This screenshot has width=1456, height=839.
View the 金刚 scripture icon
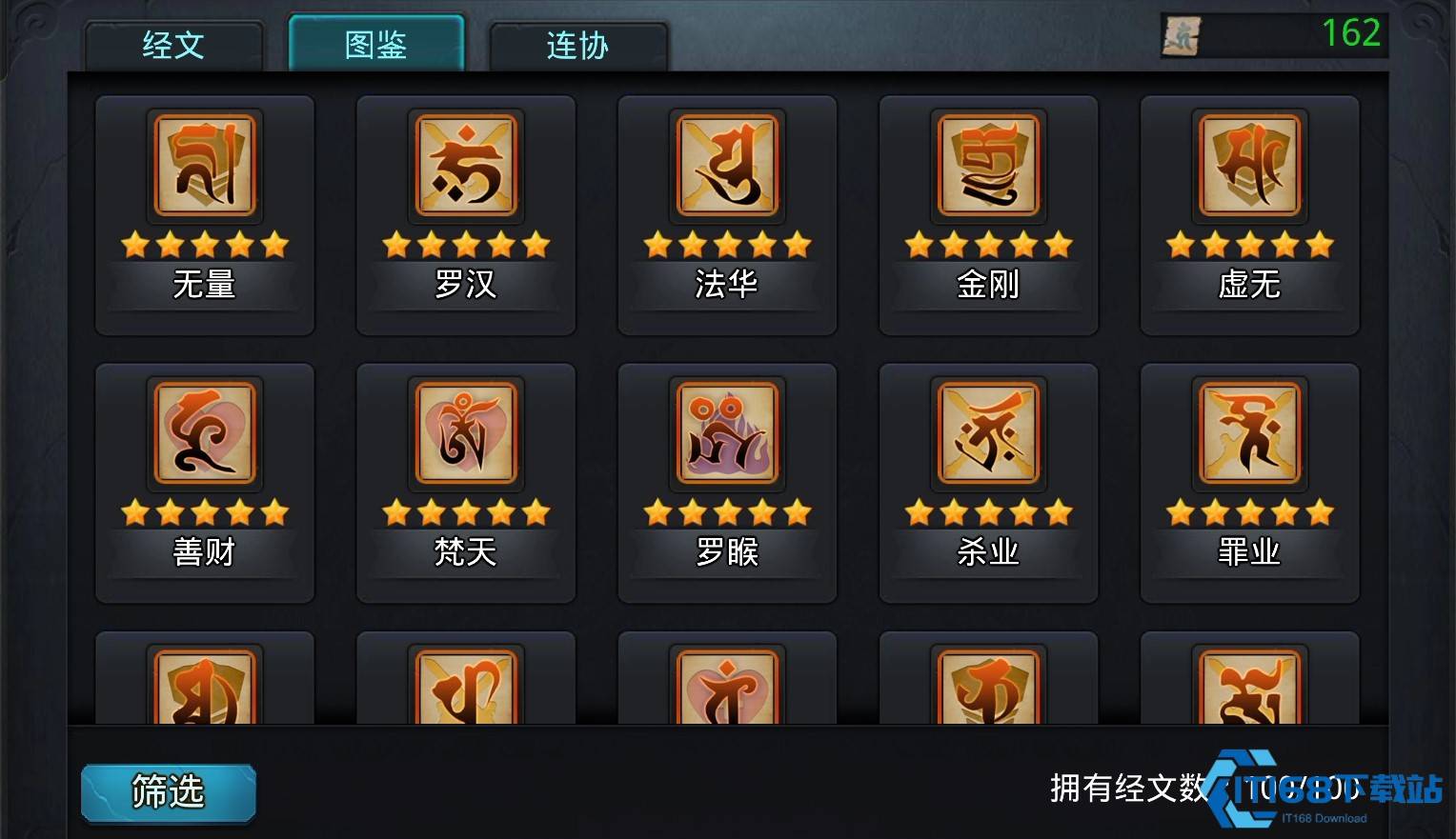[x=987, y=166]
